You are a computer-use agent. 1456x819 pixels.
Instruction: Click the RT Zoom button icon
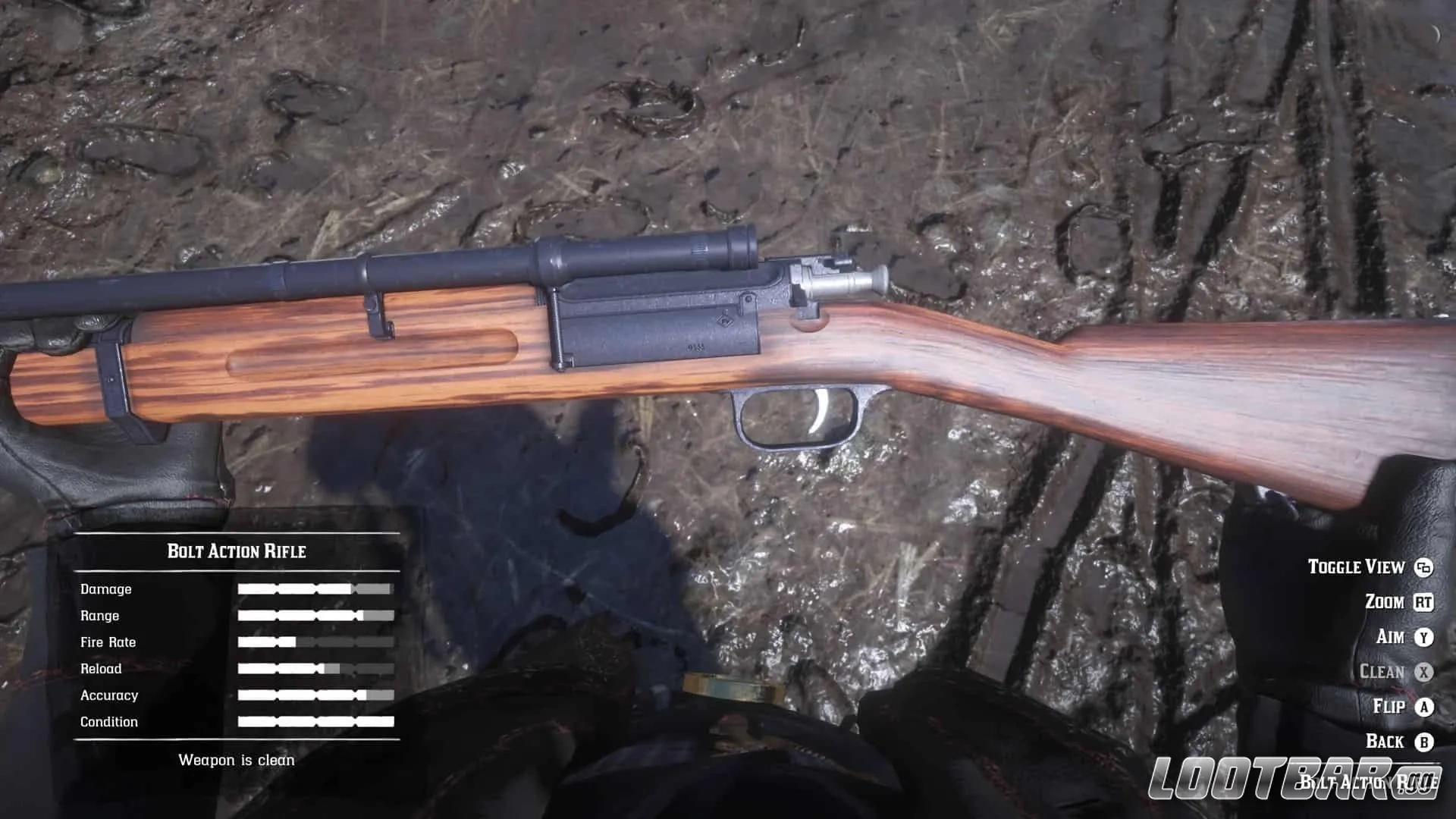[1422, 602]
